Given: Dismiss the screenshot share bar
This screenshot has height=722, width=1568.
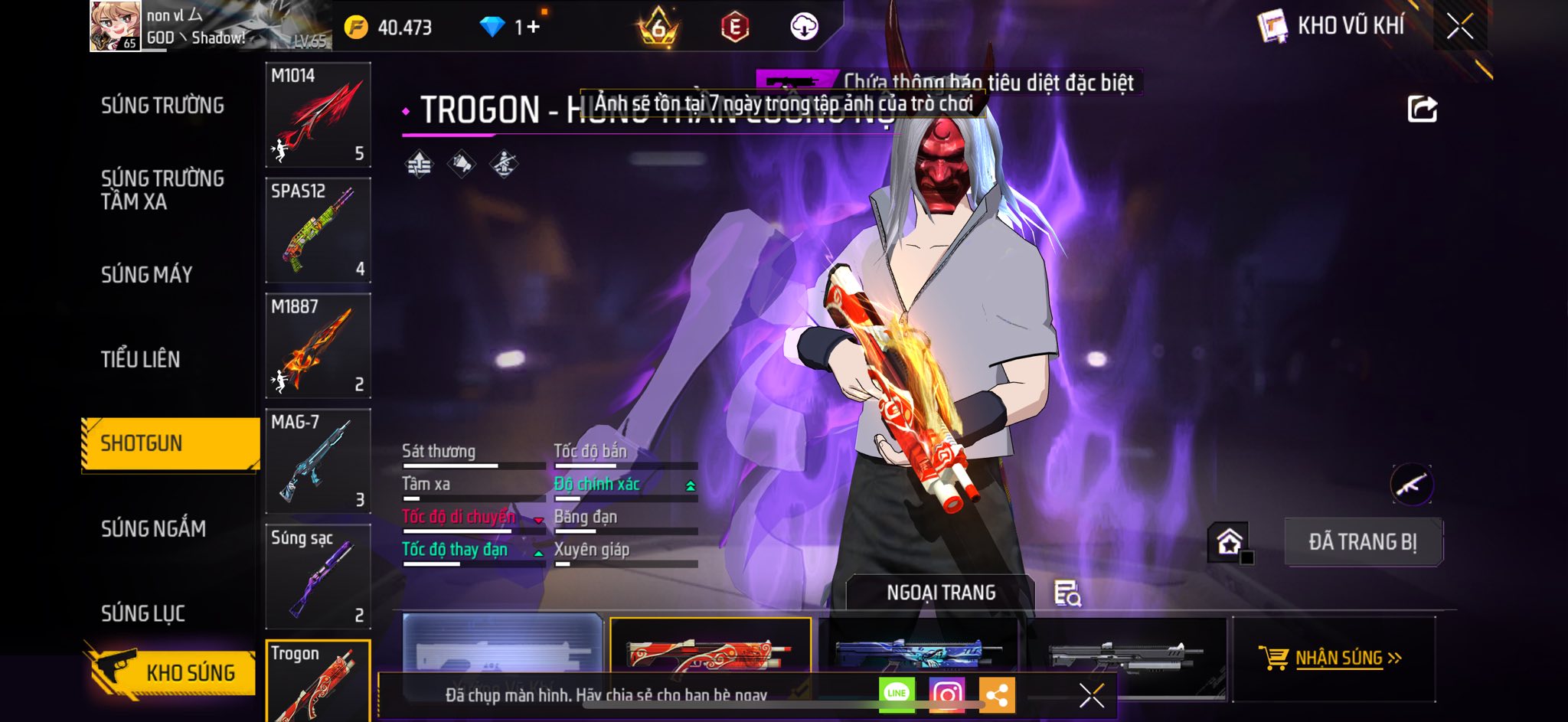Looking at the screenshot, I should tap(1091, 696).
